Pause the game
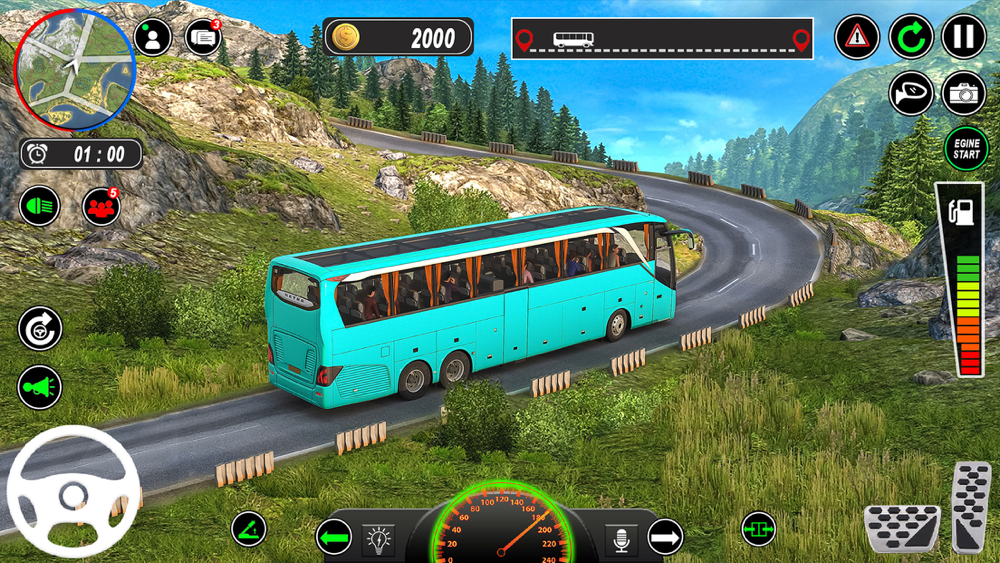The height and width of the screenshot is (563, 1000). 963,38
